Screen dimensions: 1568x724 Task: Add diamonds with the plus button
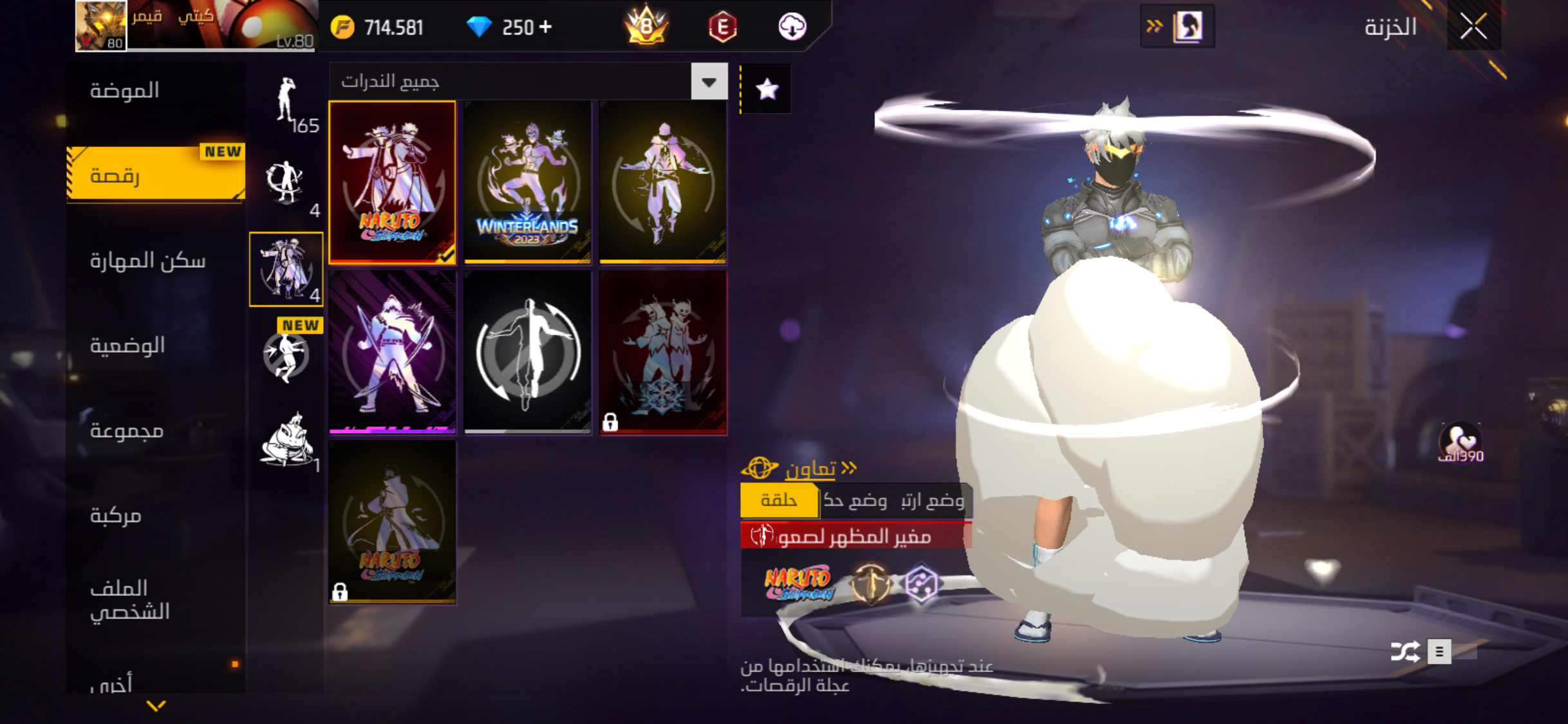pos(546,27)
